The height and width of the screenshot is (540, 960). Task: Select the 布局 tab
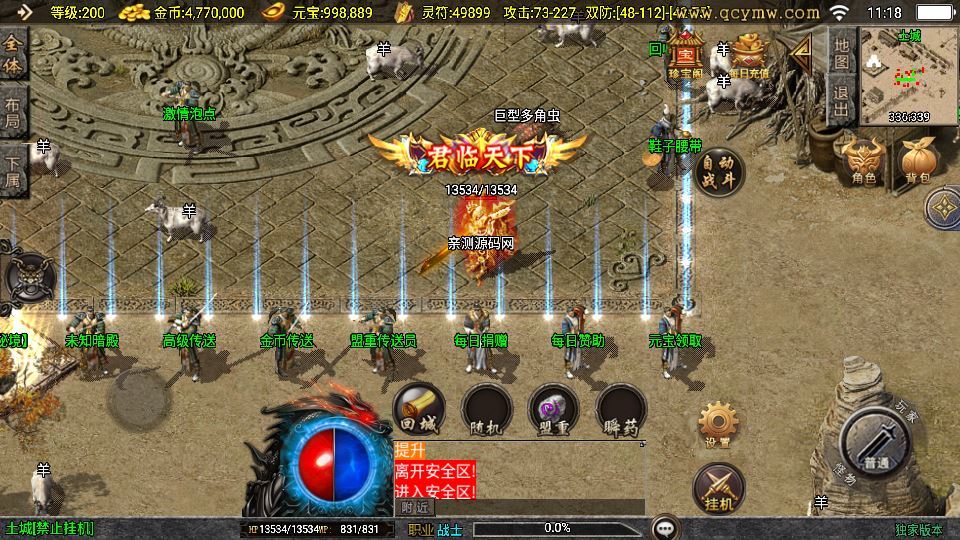coord(13,114)
